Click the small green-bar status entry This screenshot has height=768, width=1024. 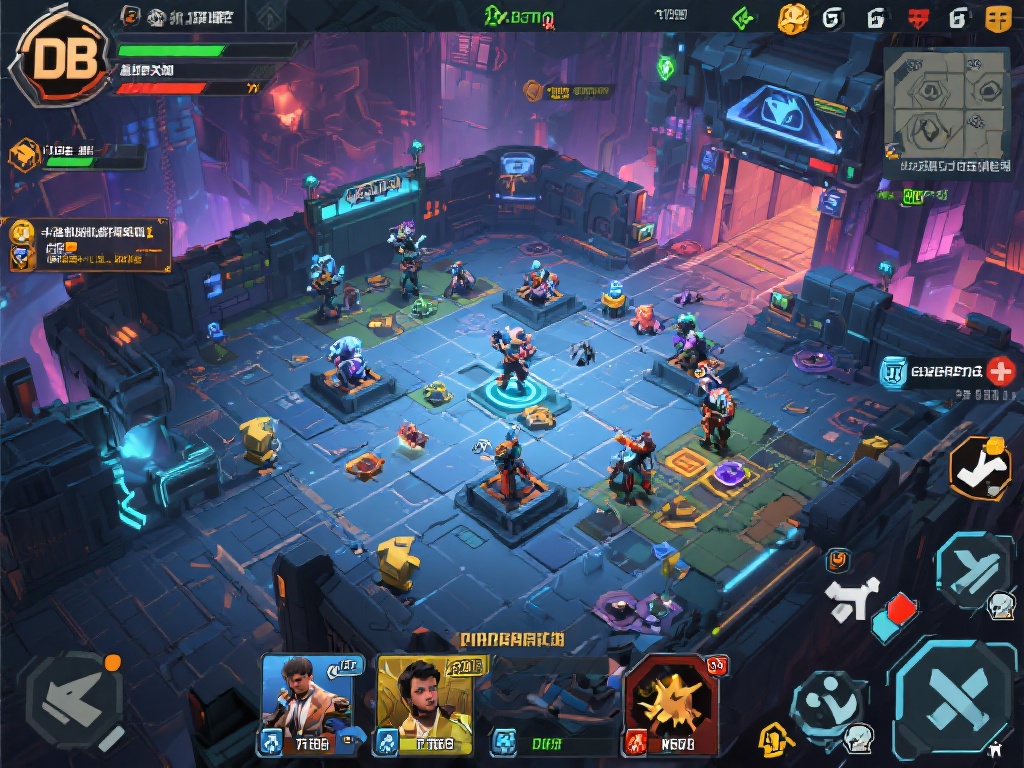(x=68, y=156)
